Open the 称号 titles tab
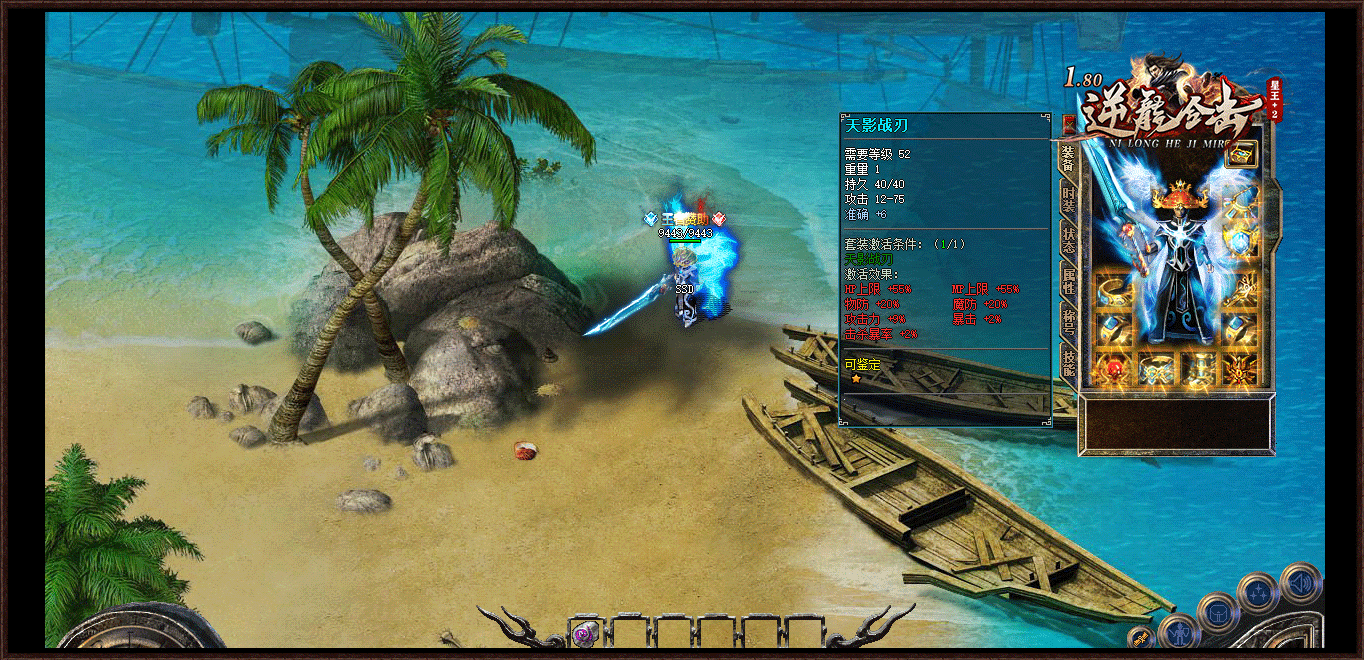The height and width of the screenshot is (660, 1364). point(1068,322)
